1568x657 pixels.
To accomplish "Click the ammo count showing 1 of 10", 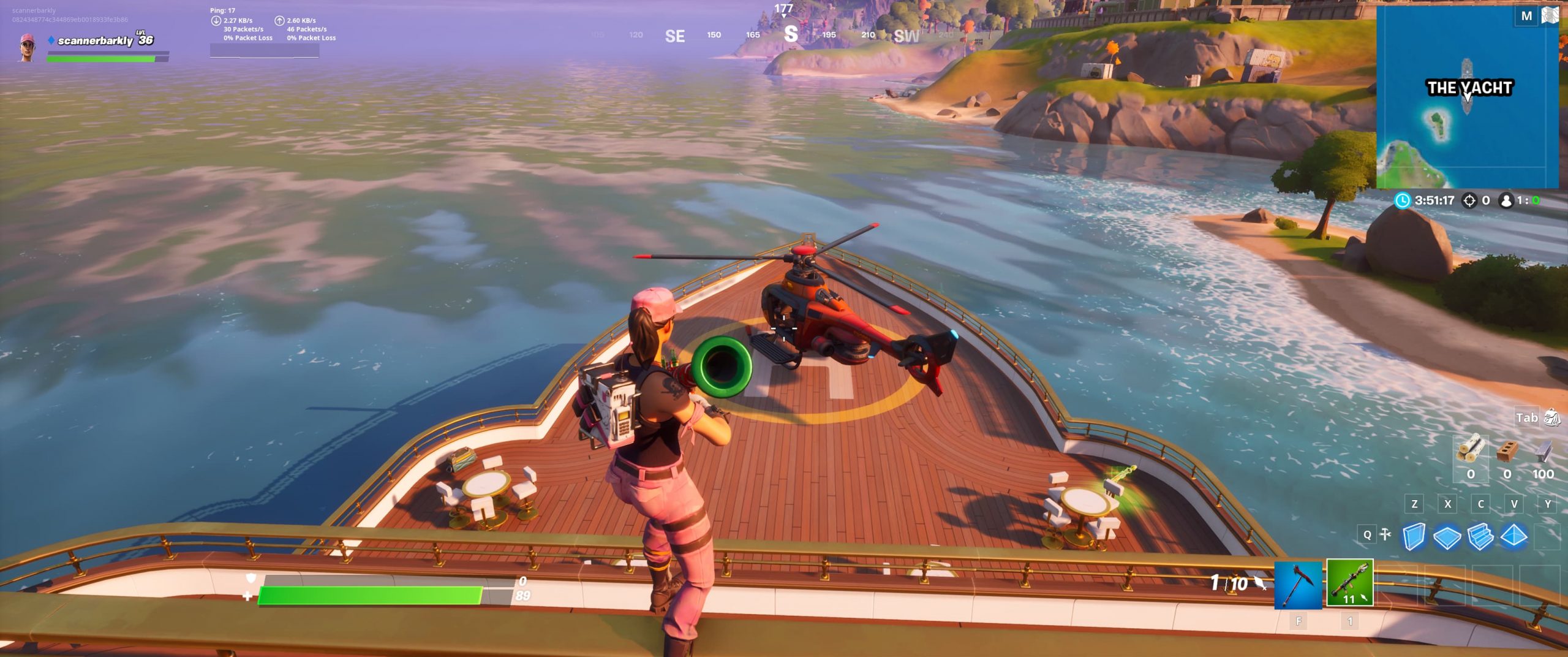I will coord(1228,583).
